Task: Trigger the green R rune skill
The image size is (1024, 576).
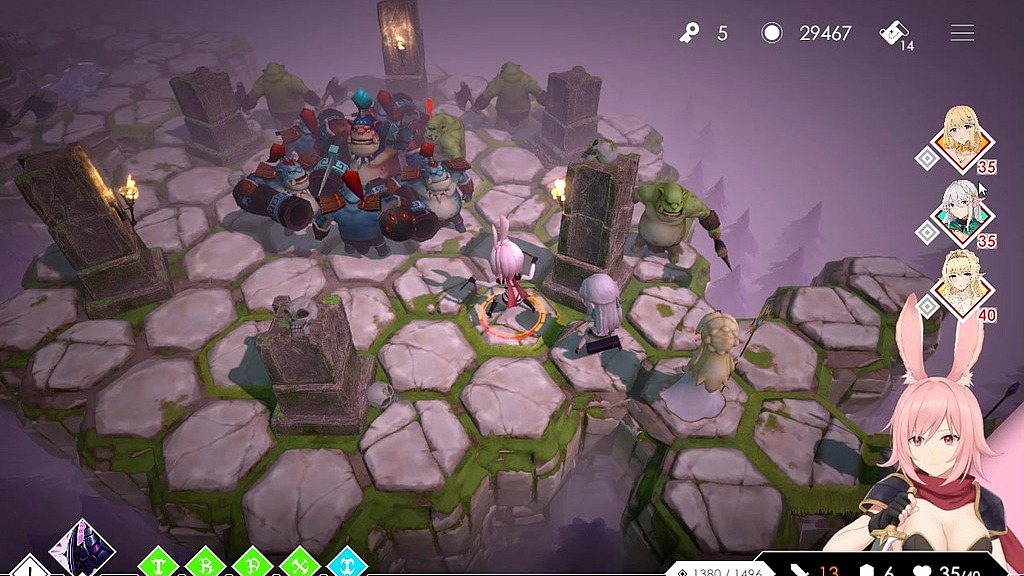Action: coord(204,564)
